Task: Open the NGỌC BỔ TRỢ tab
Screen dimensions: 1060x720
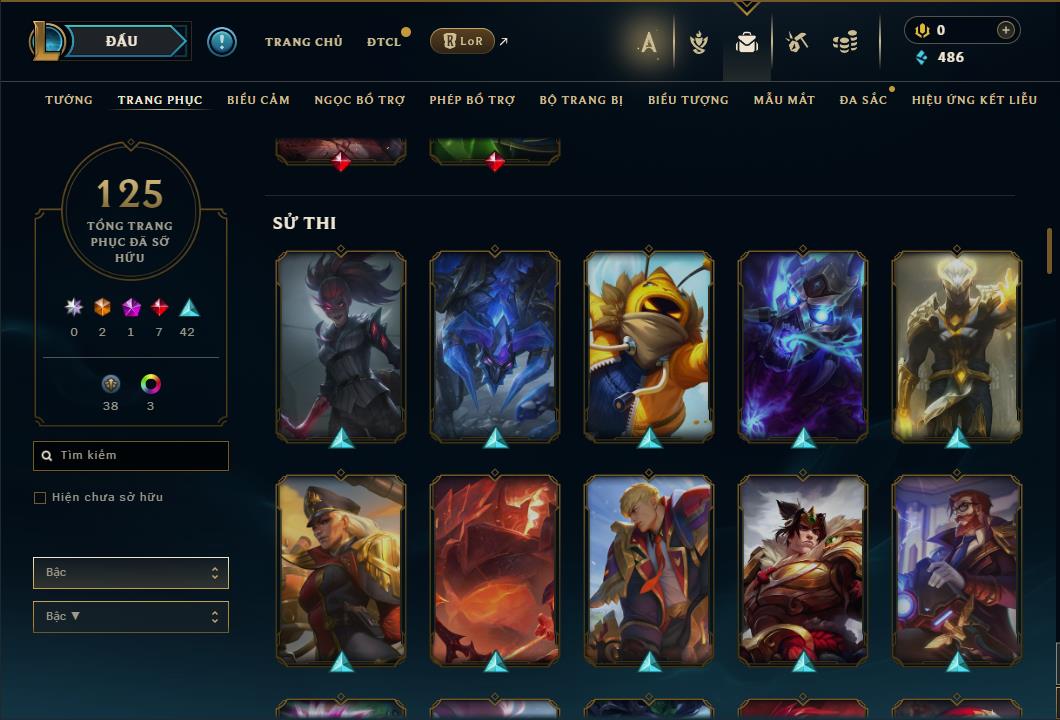Action: [x=359, y=100]
